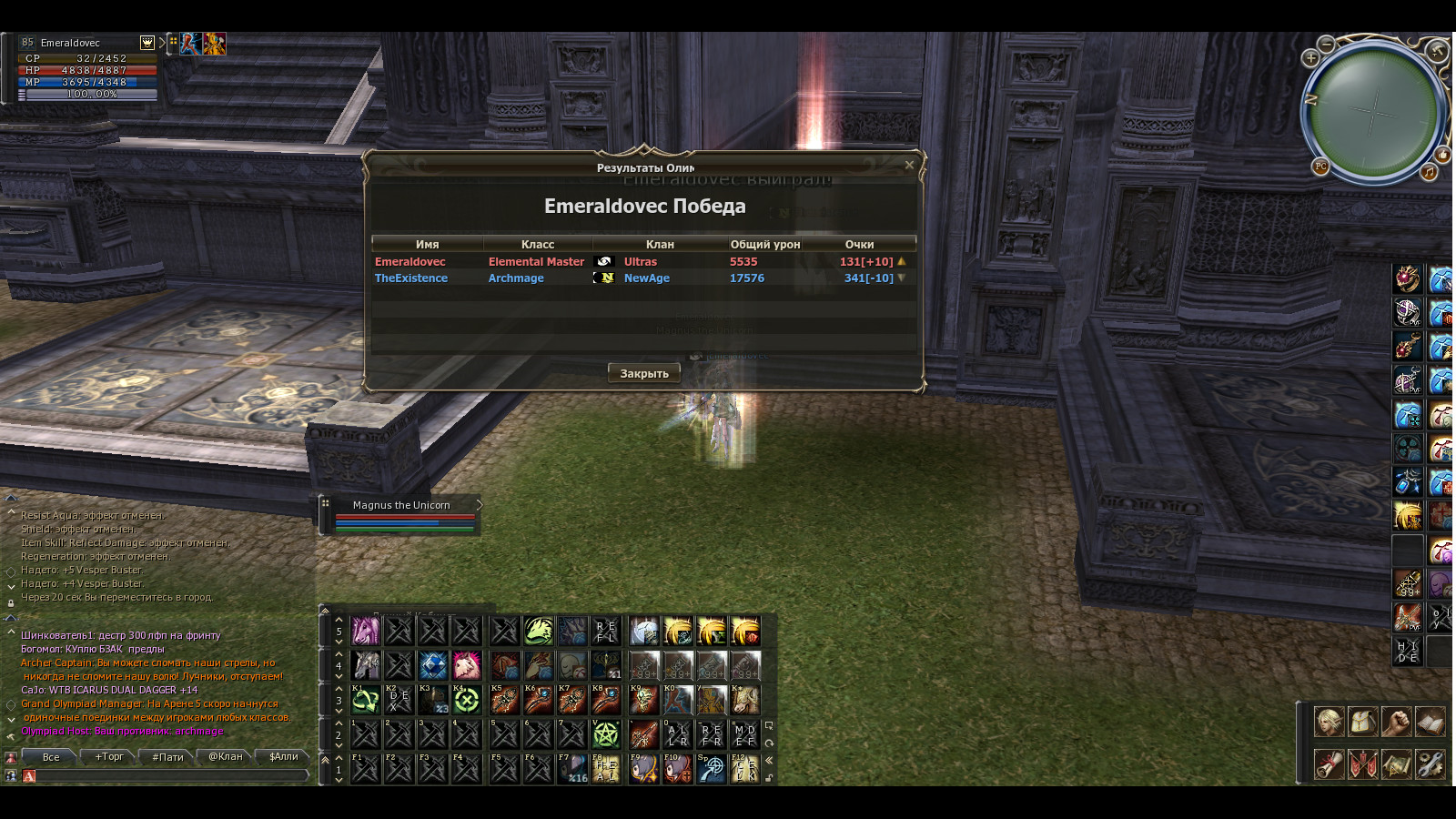Image resolution: width=1456 pixels, height=819 pixels.
Task: Zoom in the minimap with plus button
Action: [1310, 58]
